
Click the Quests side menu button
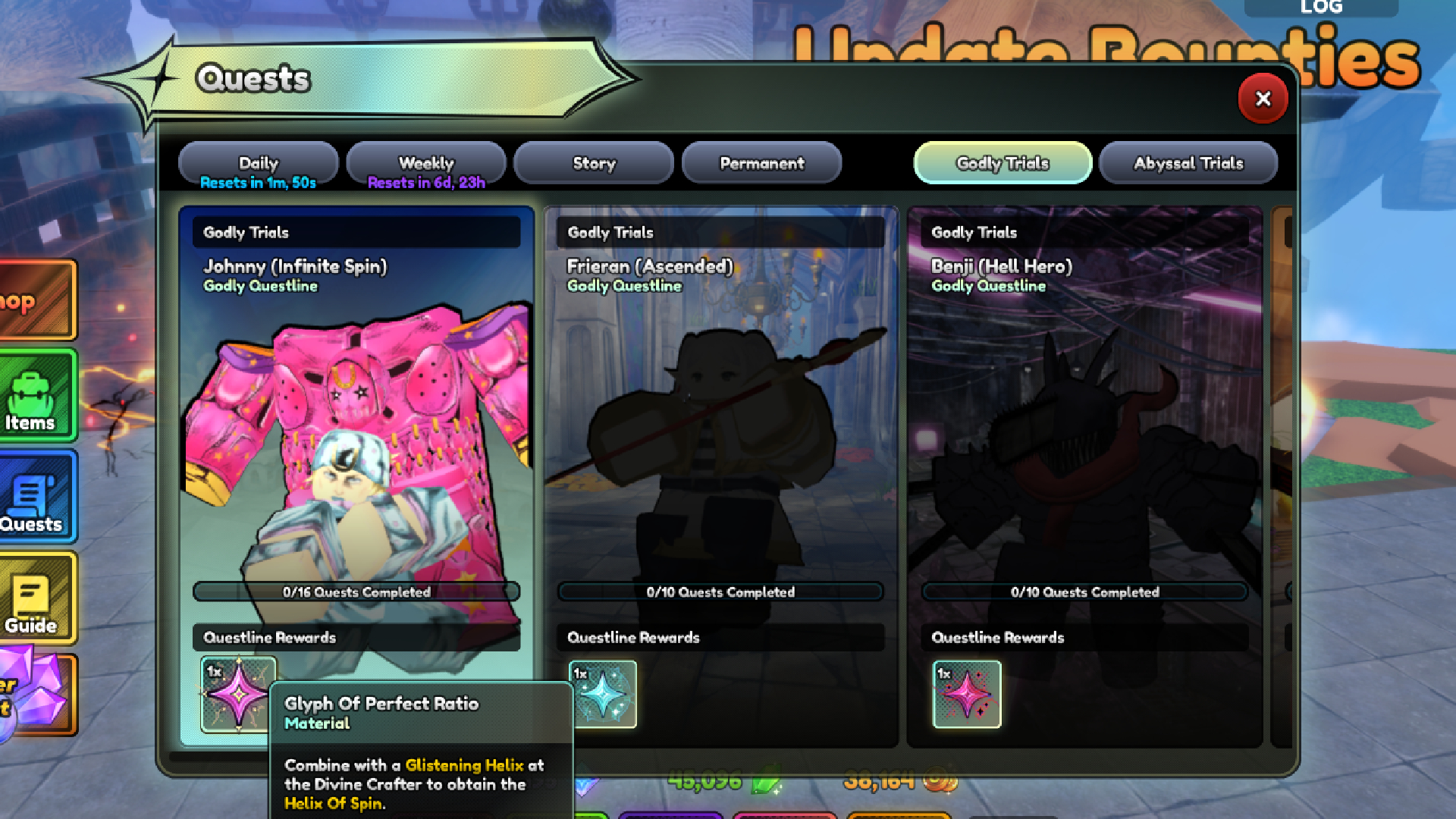click(x=34, y=497)
